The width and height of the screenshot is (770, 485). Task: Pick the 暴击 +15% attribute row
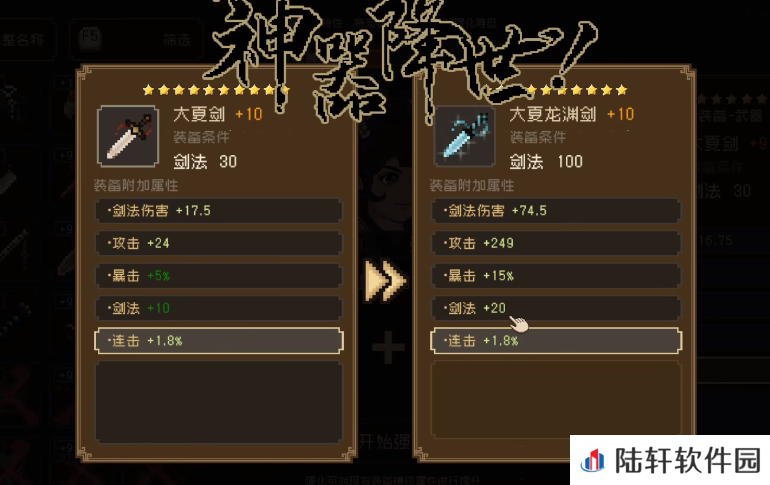pos(555,275)
